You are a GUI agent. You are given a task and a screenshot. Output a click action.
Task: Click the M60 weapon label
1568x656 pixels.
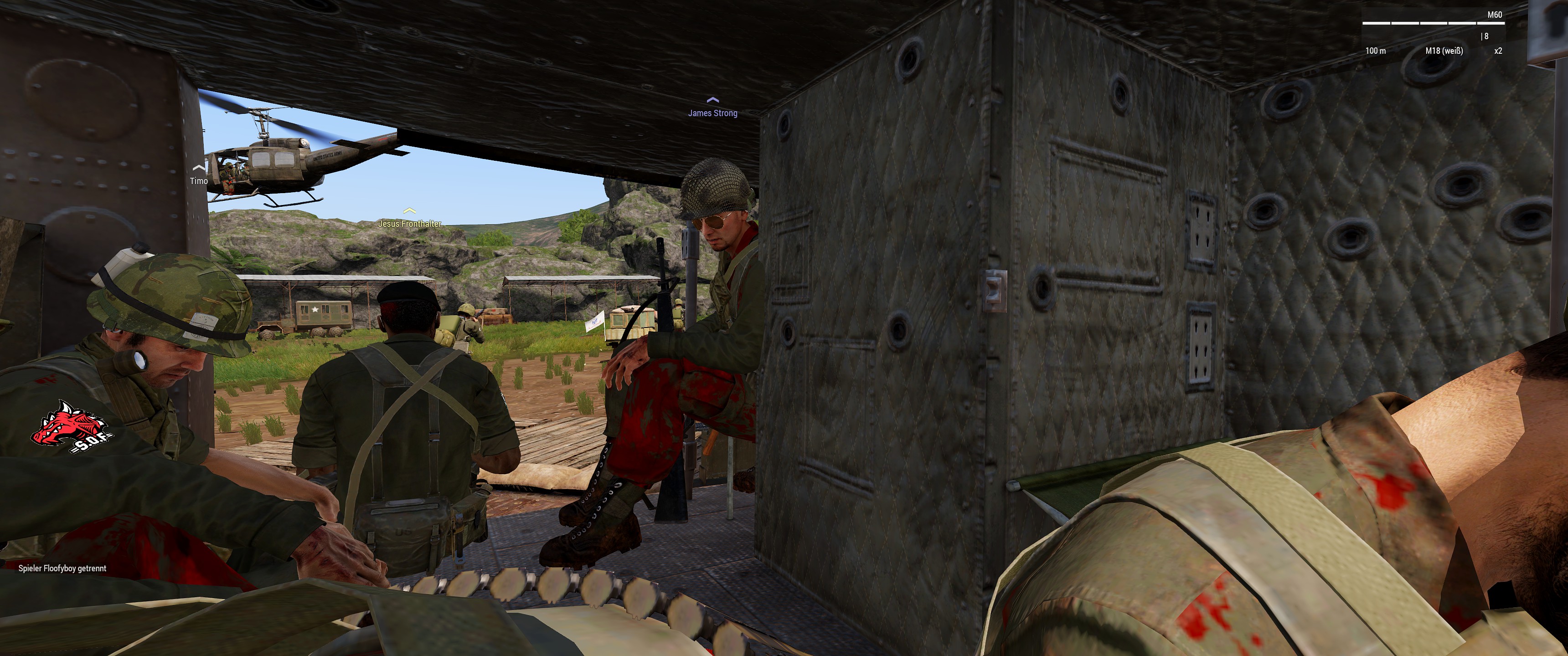[x=1494, y=15]
